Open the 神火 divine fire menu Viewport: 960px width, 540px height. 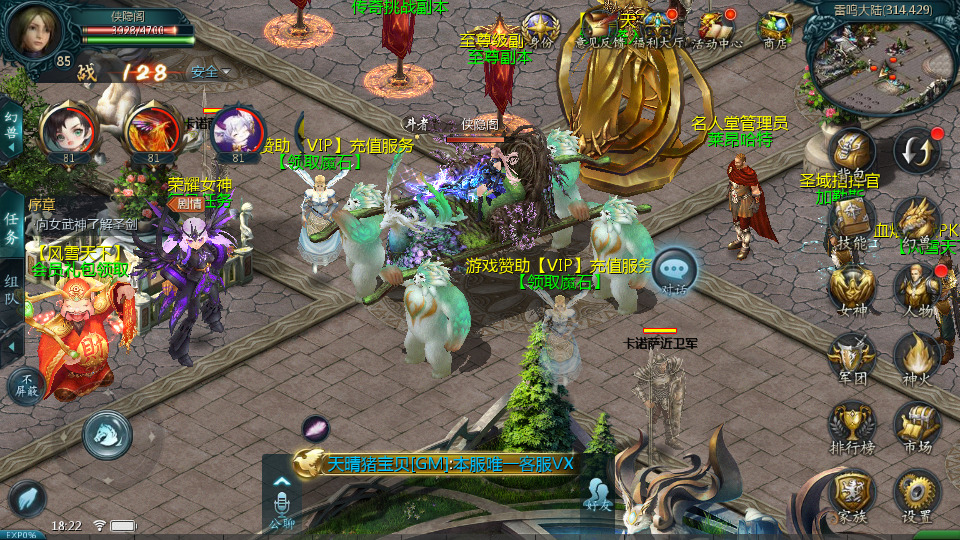[x=917, y=357]
